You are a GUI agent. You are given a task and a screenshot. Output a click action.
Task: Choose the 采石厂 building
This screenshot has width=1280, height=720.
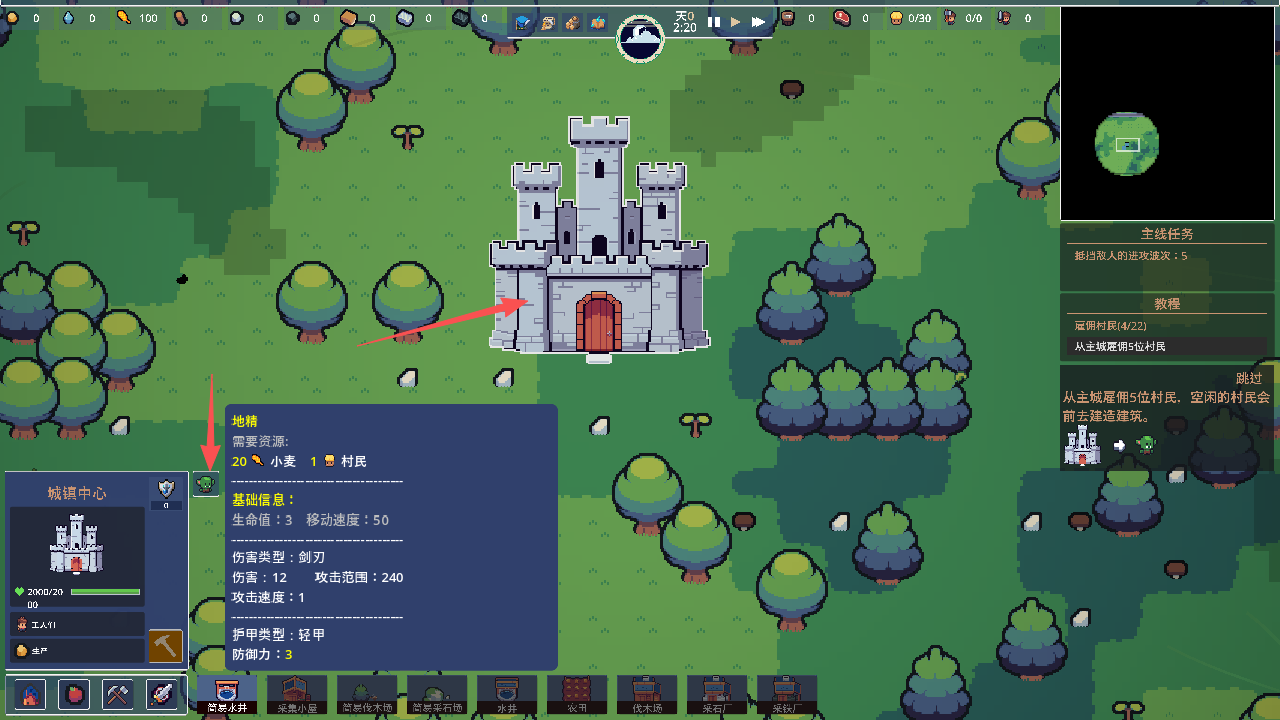[x=717, y=694]
